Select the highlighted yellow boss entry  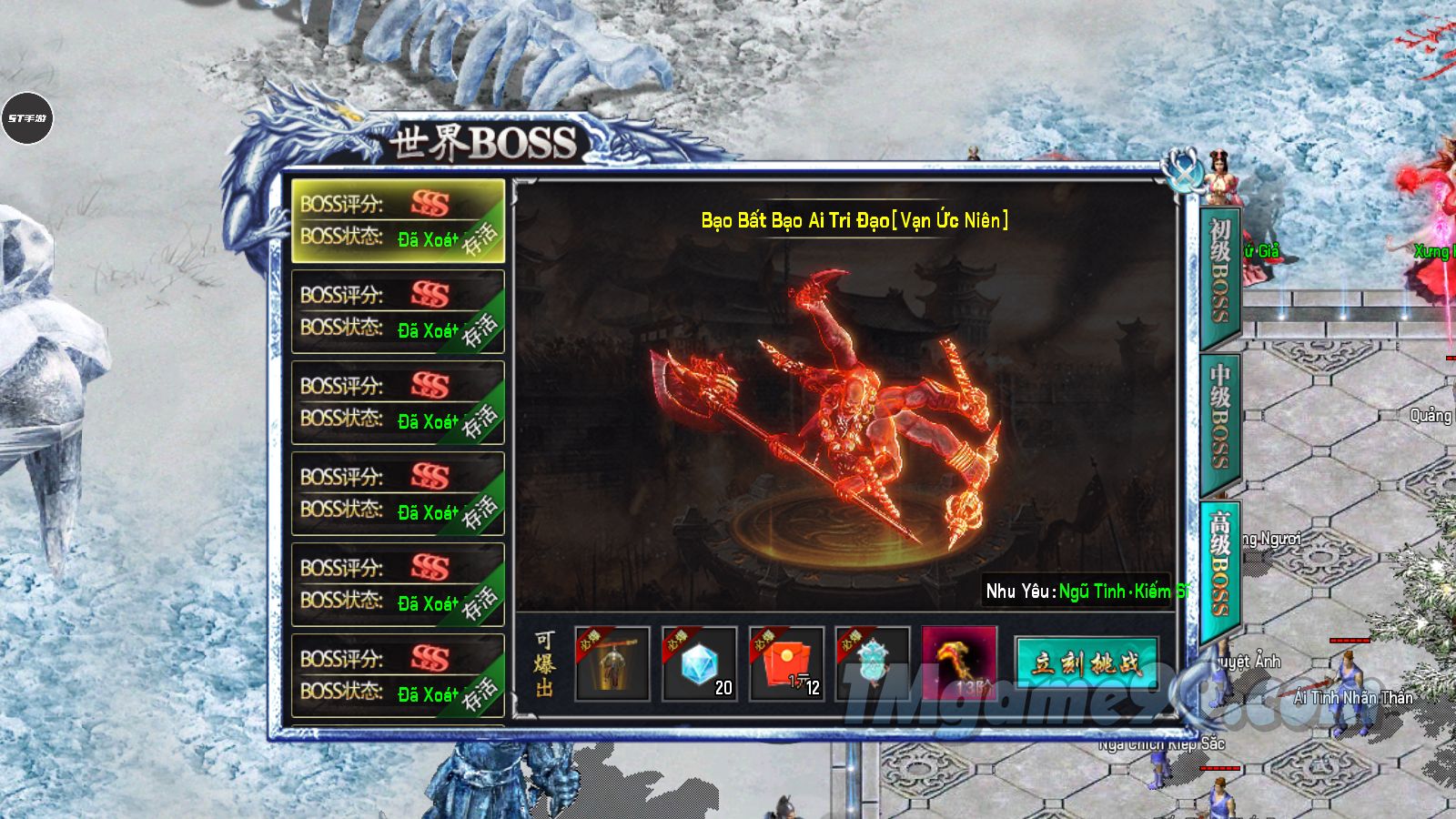tap(397, 220)
